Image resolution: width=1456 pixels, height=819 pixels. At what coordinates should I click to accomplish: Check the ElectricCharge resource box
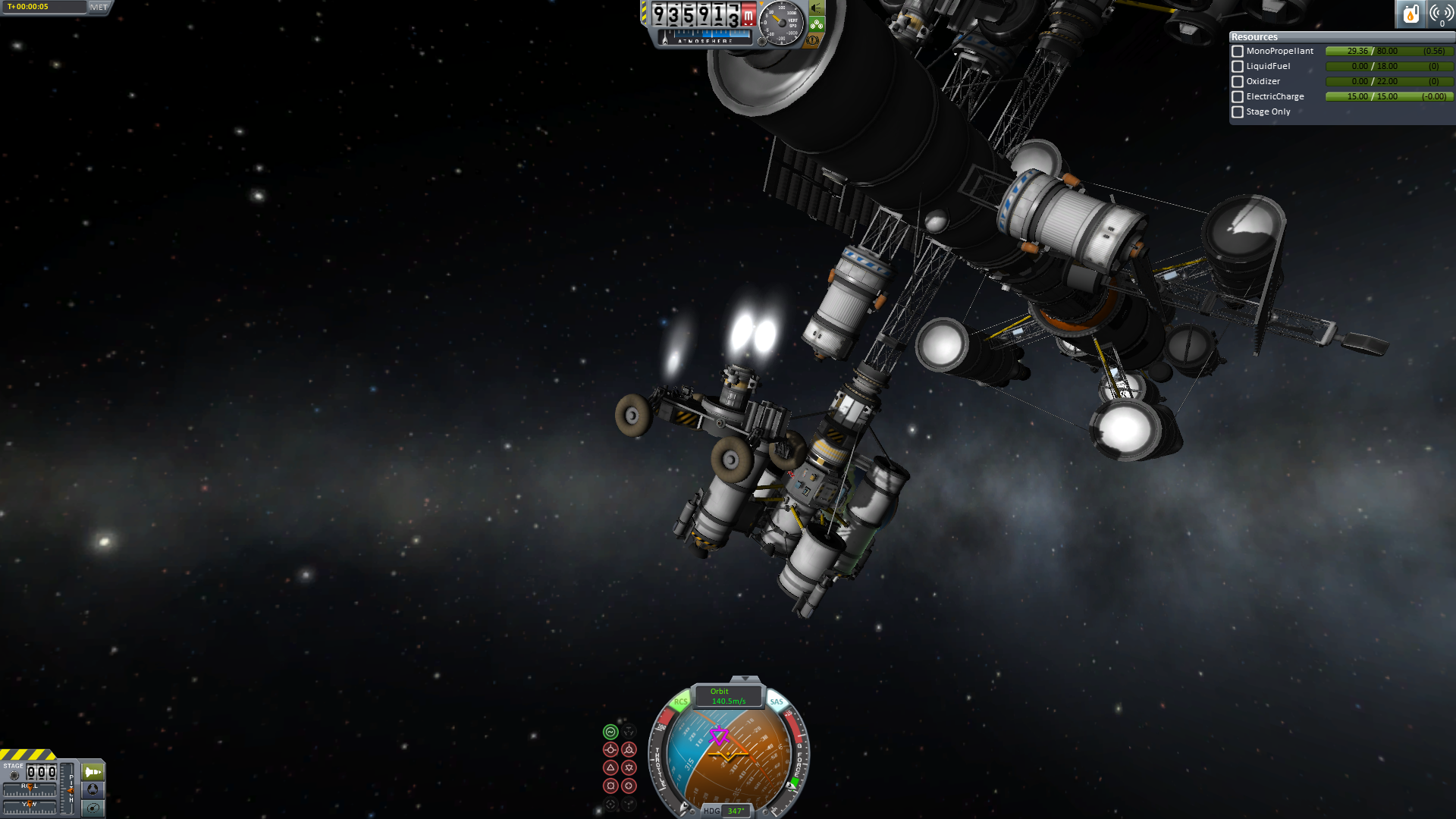coord(1238,97)
